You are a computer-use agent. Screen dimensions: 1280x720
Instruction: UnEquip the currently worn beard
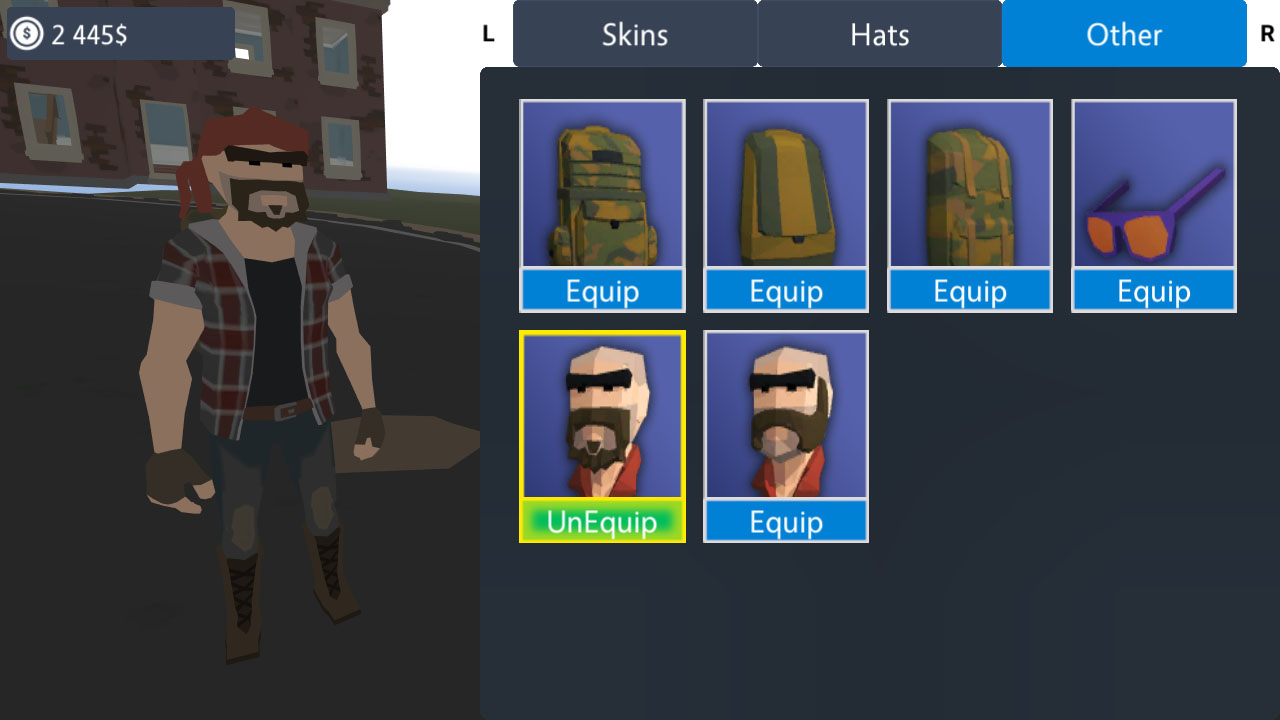pos(602,521)
